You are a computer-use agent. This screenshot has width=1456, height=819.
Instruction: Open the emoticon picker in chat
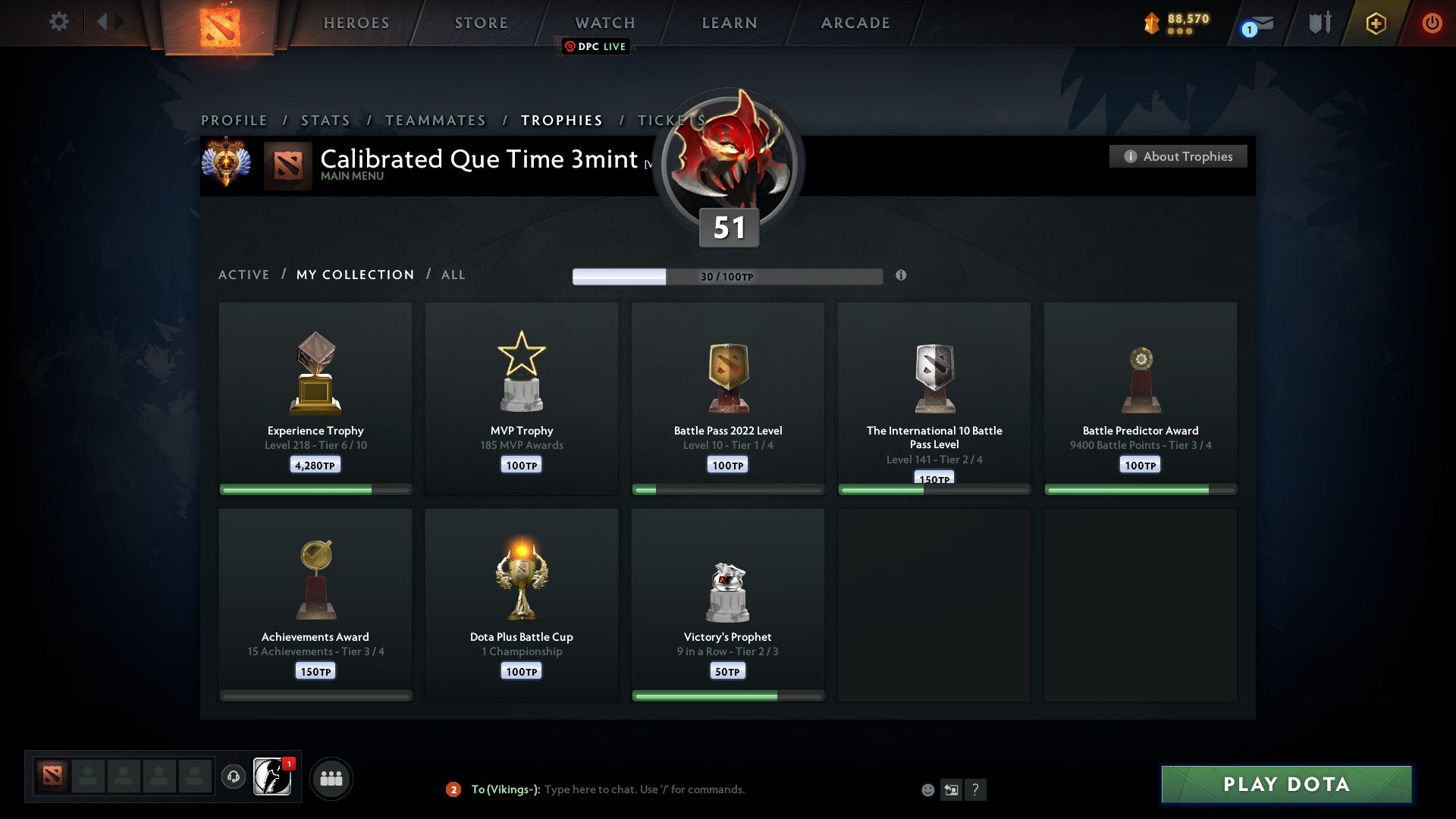coord(927,789)
